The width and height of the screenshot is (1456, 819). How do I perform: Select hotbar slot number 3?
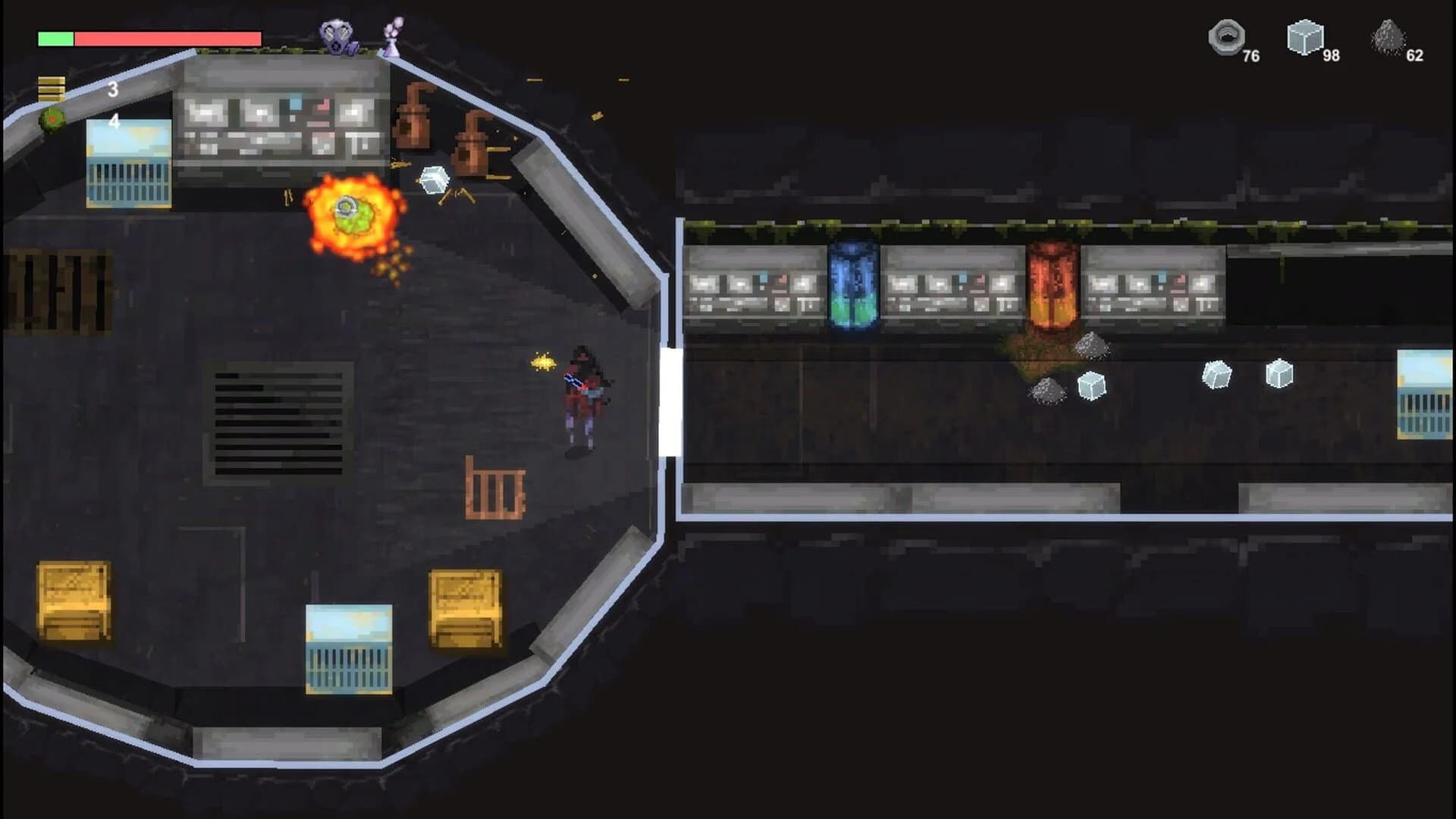(114, 89)
